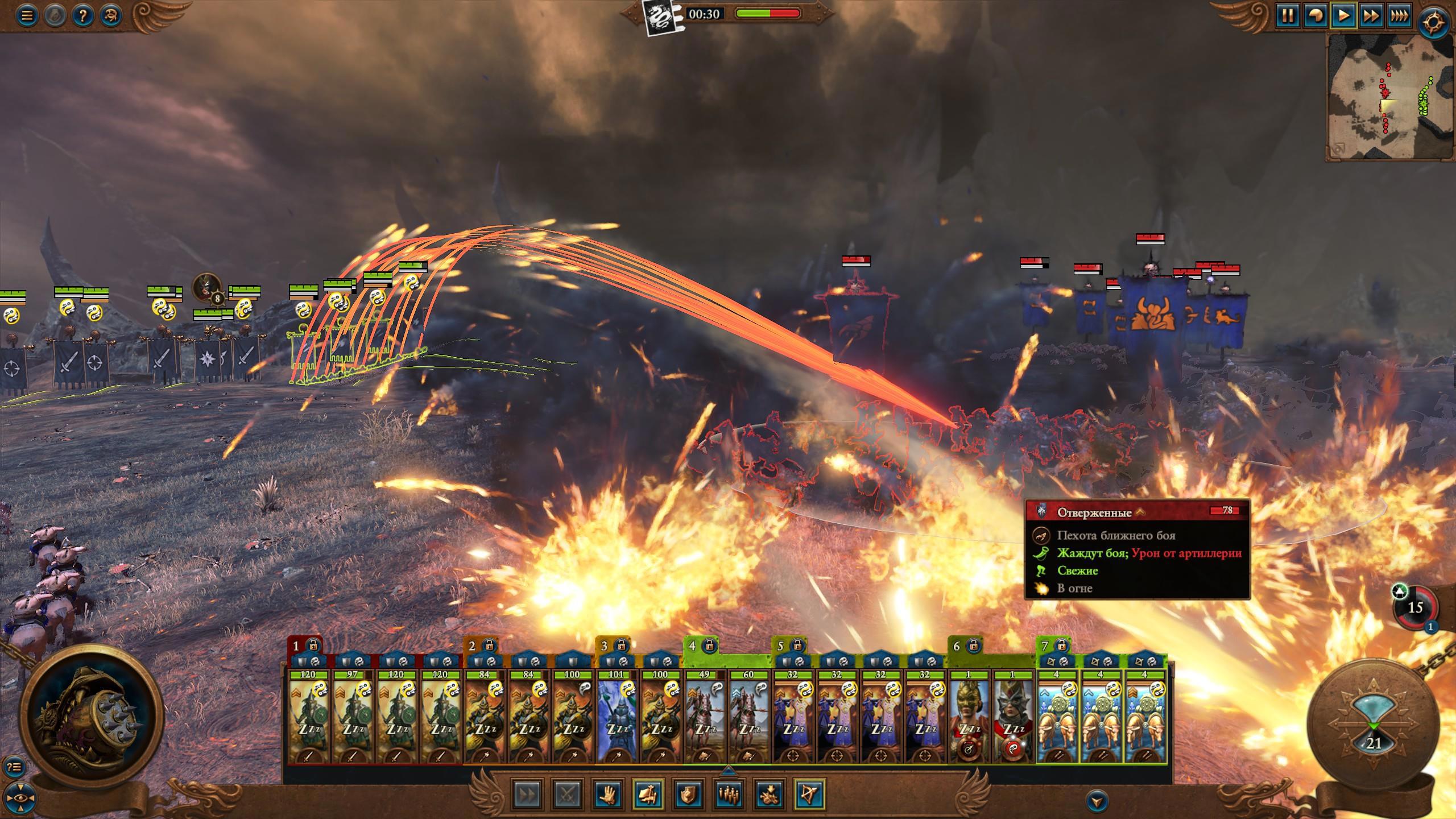1456x819 pixels.
Task: Set battle speed to slow motion
Action: click(1315, 15)
